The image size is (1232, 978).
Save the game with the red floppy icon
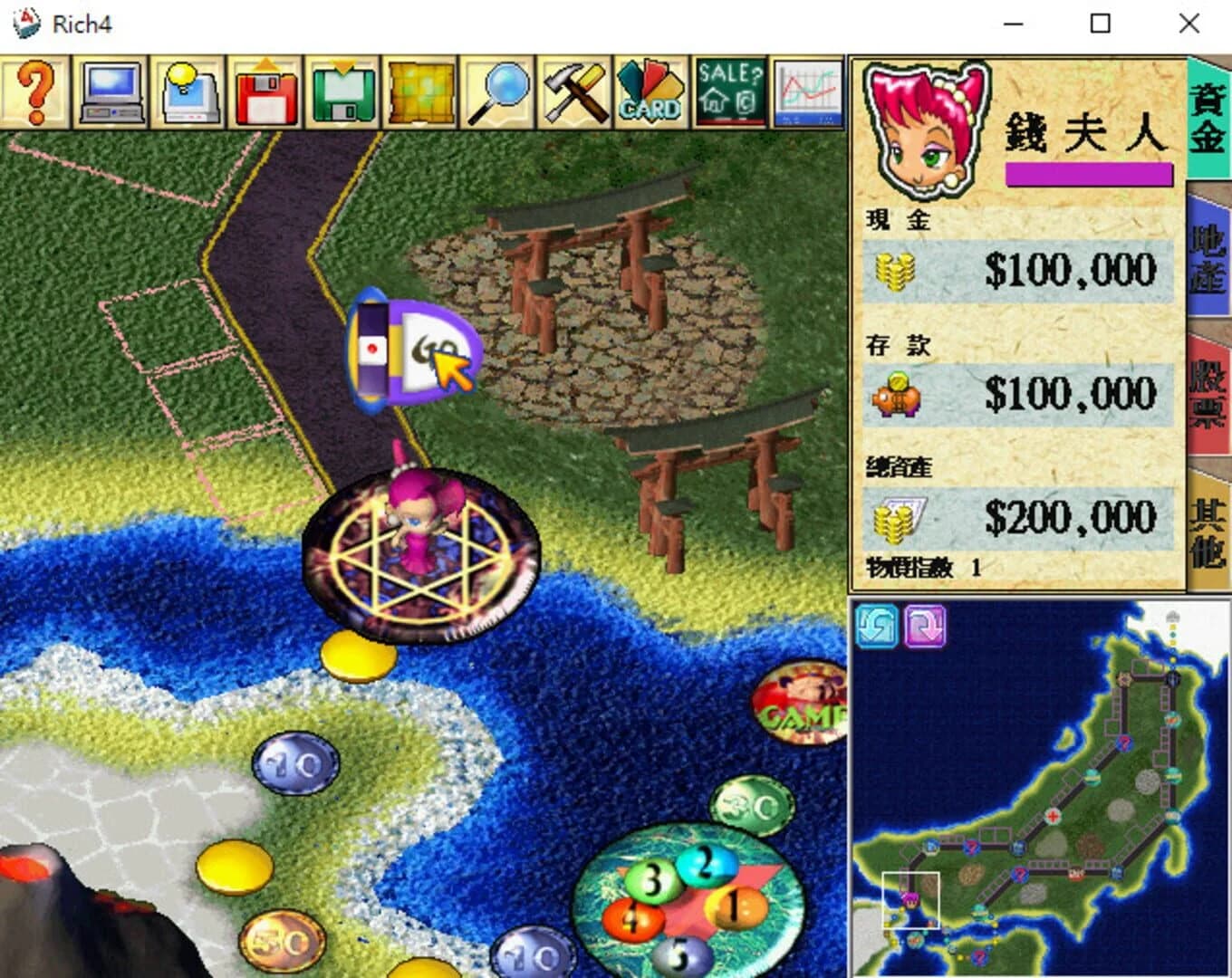point(265,91)
